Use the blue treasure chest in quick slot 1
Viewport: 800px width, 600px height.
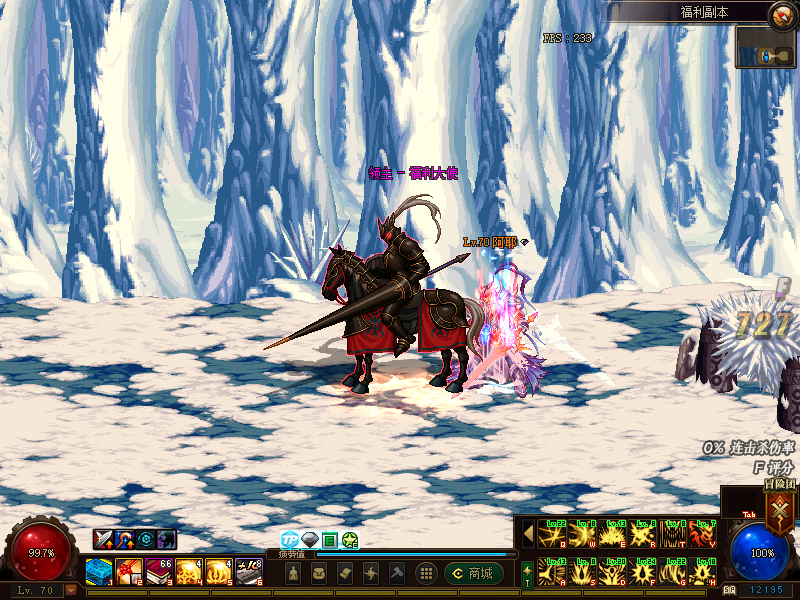pyautogui.click(x=99, y=571)
